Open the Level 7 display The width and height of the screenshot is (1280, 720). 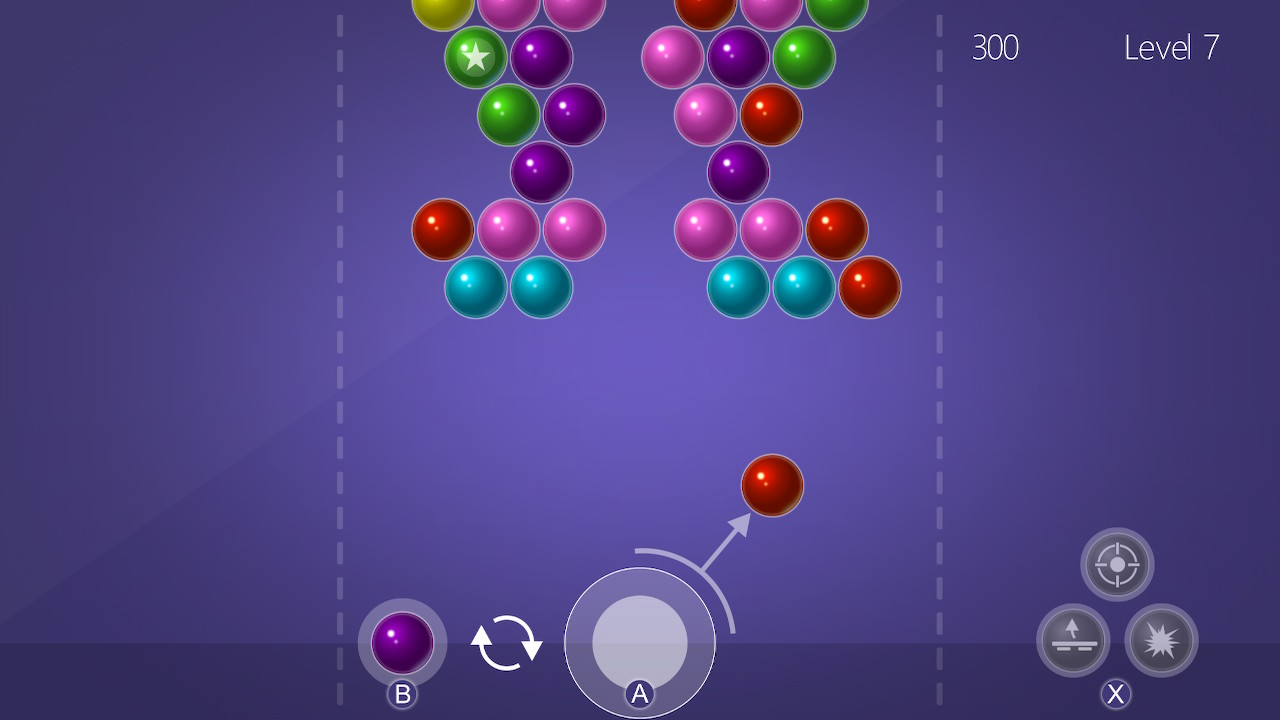click(x=1170, y=49)
